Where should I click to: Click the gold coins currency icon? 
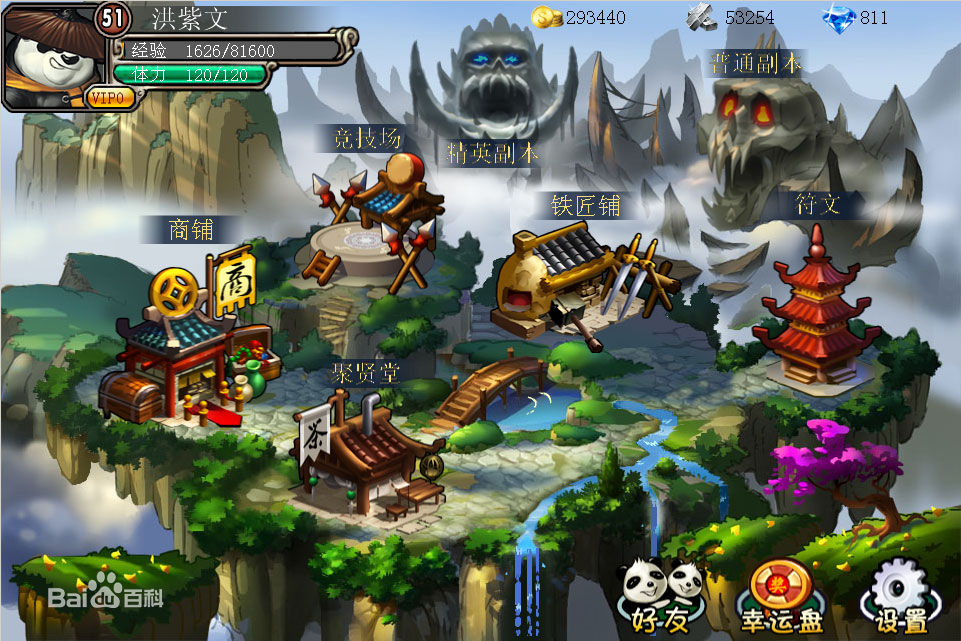pos(546,17)
